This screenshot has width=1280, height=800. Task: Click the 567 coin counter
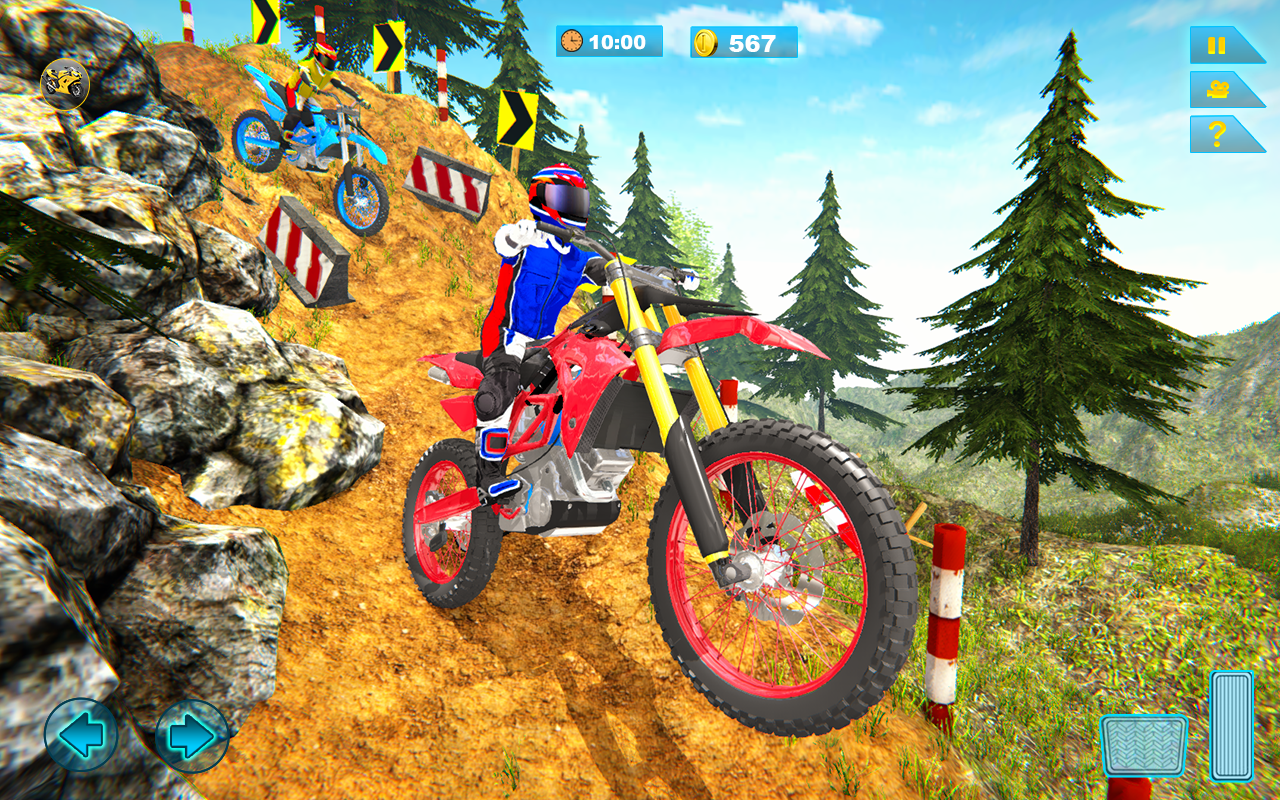[751, 41]
